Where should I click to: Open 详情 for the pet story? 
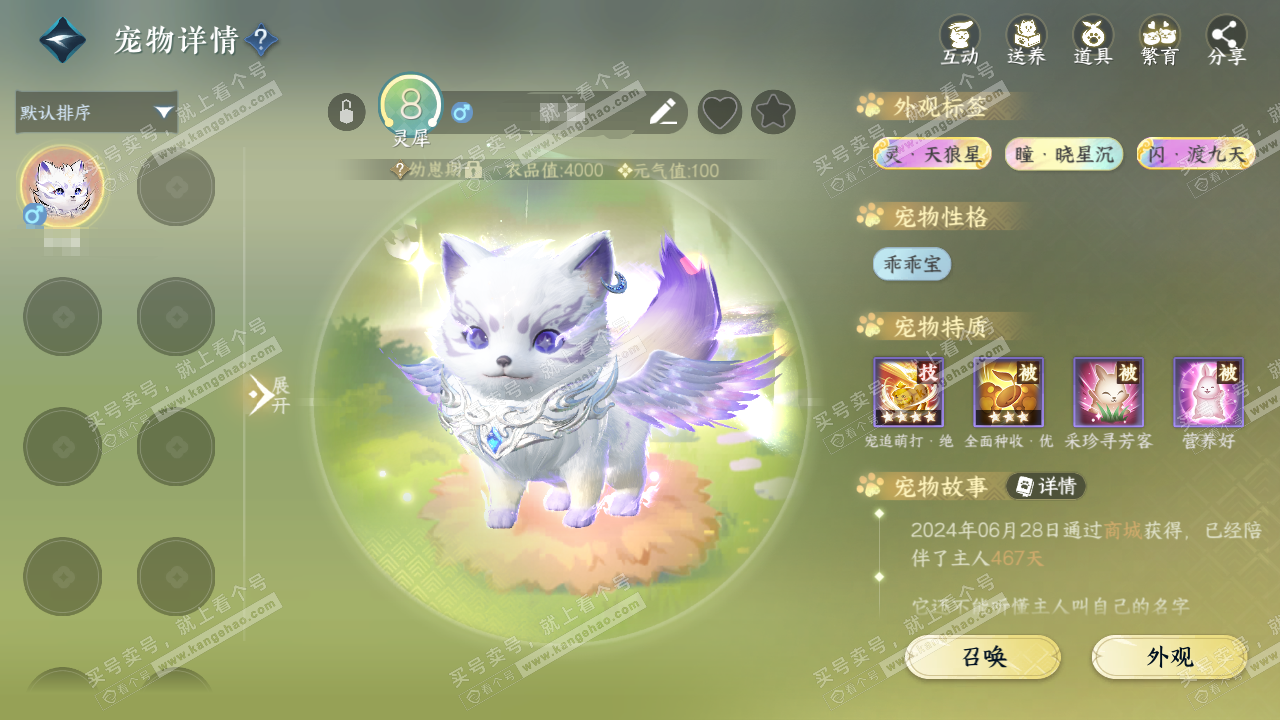pos(1046,486)
